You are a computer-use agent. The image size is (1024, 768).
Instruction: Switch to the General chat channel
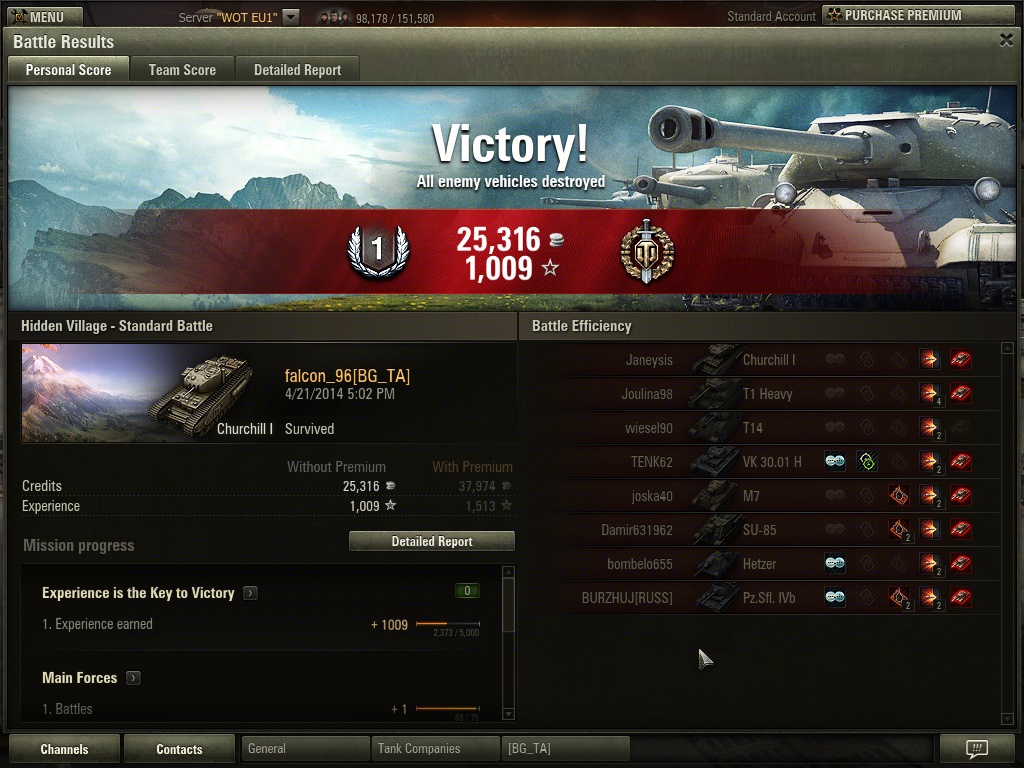pyautogui.click(x=305, y=748)
